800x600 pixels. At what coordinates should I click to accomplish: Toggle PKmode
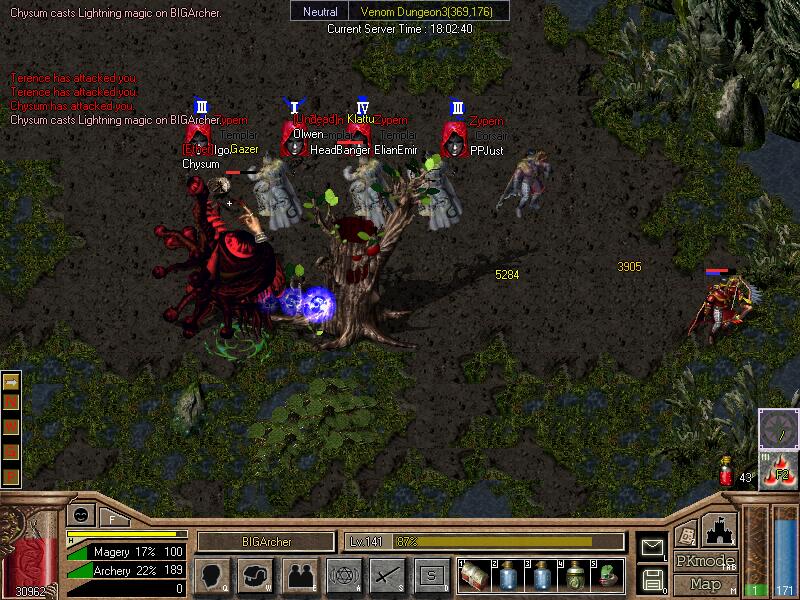[704, 561]
